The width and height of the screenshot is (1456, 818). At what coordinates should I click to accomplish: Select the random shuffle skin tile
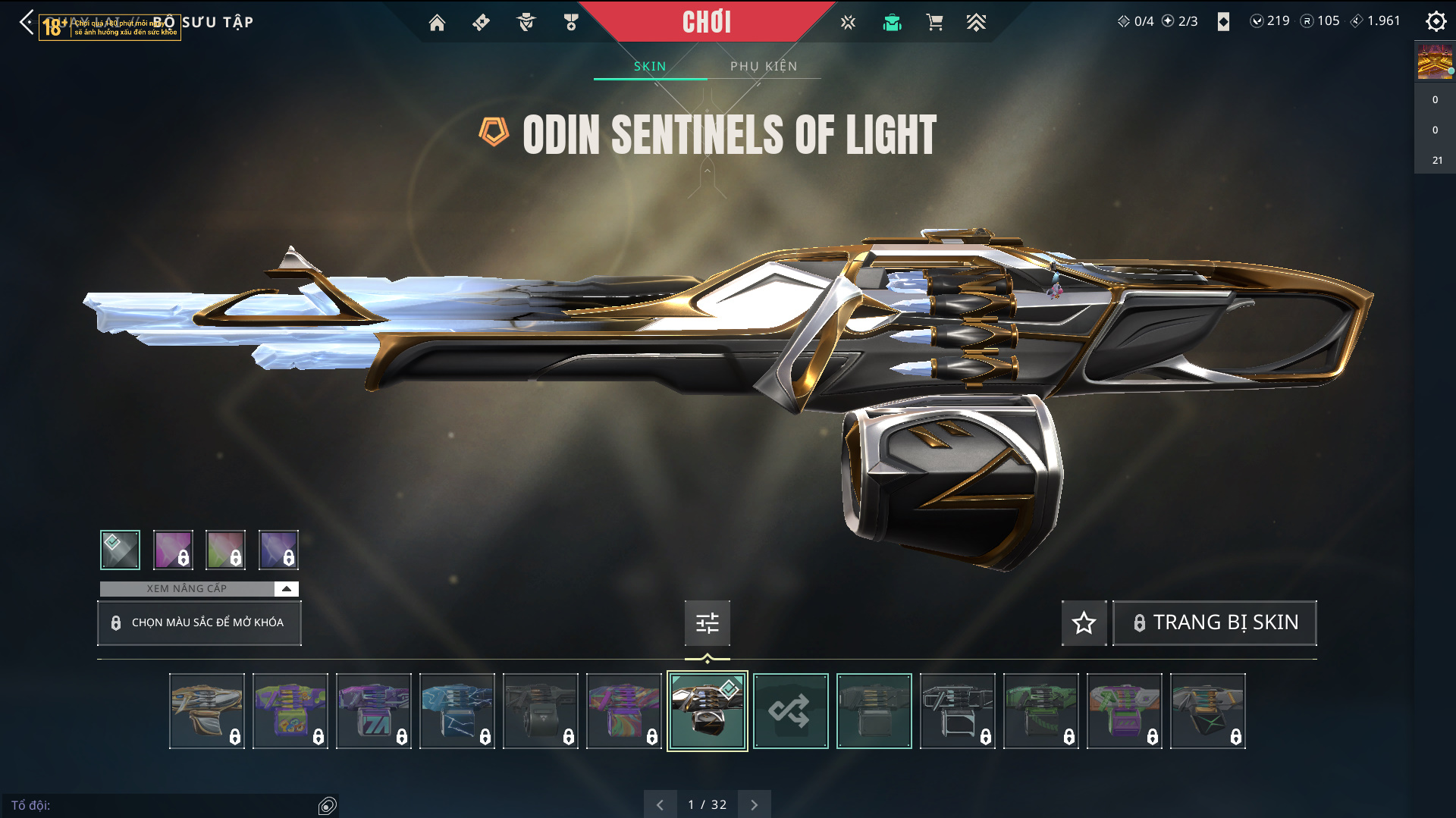[x=790, y=711]
